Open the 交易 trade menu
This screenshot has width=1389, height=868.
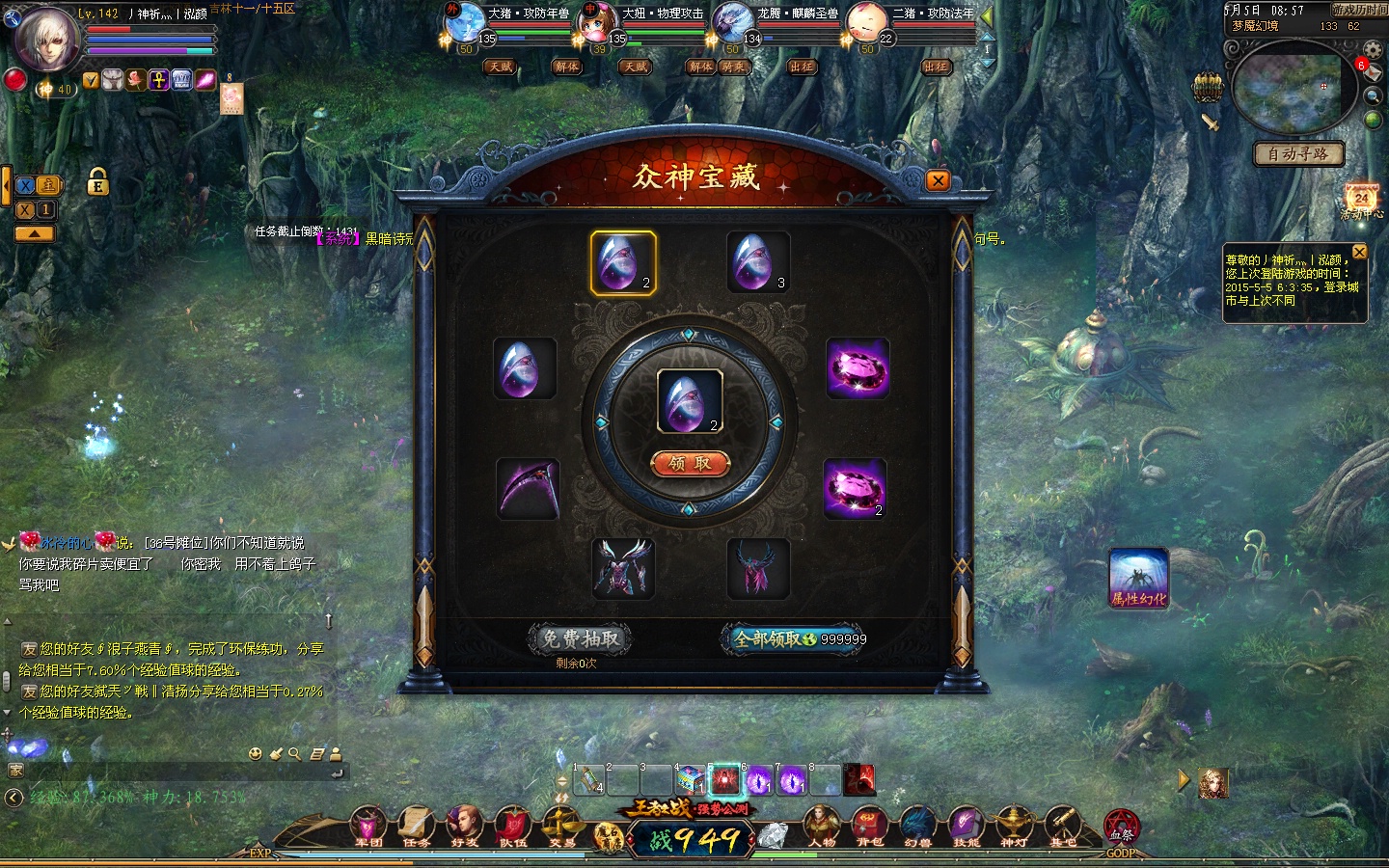(561, 827)
